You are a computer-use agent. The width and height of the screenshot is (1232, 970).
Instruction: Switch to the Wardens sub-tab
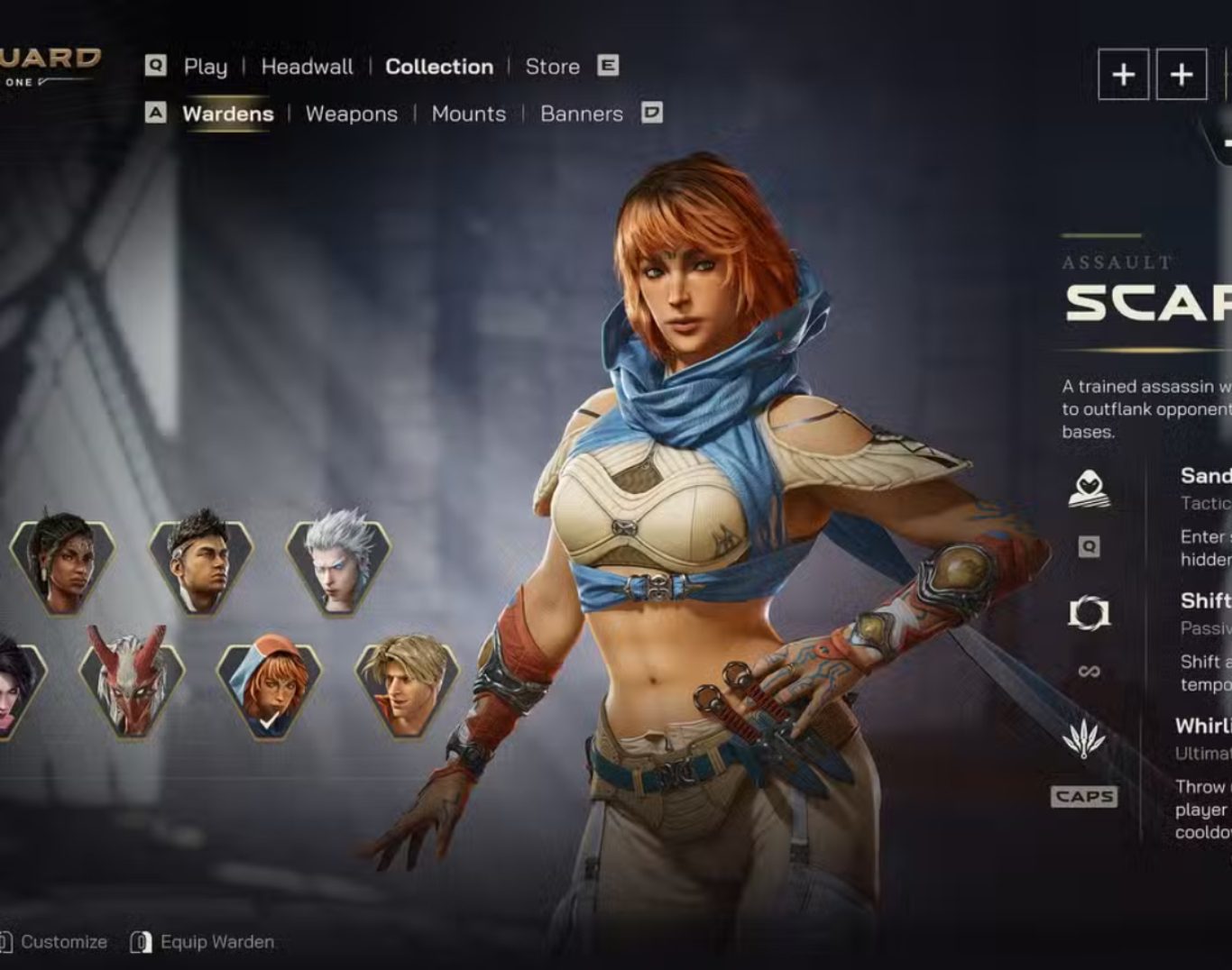227,114
